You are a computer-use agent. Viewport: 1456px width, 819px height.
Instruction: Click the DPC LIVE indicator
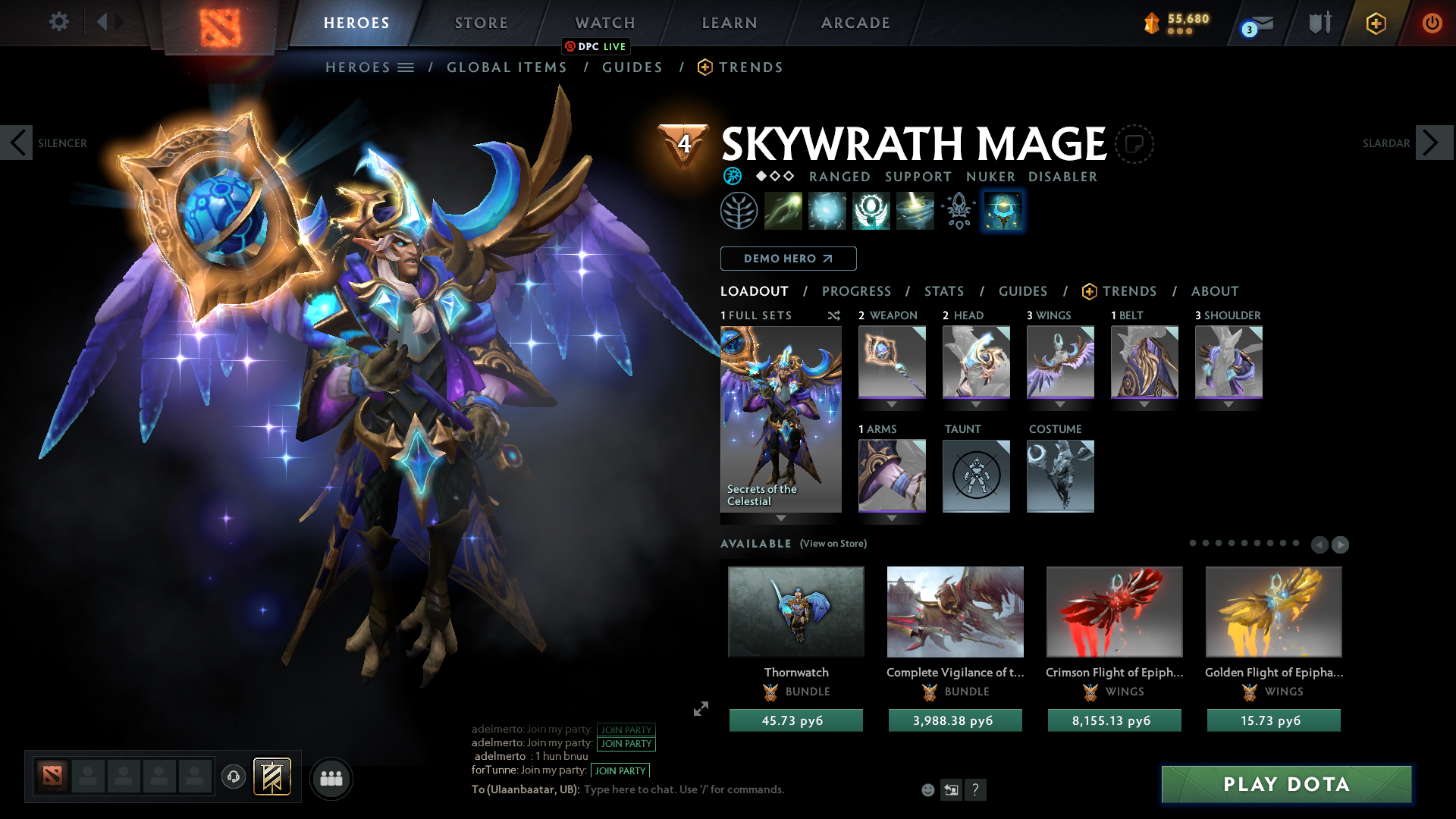595,47
